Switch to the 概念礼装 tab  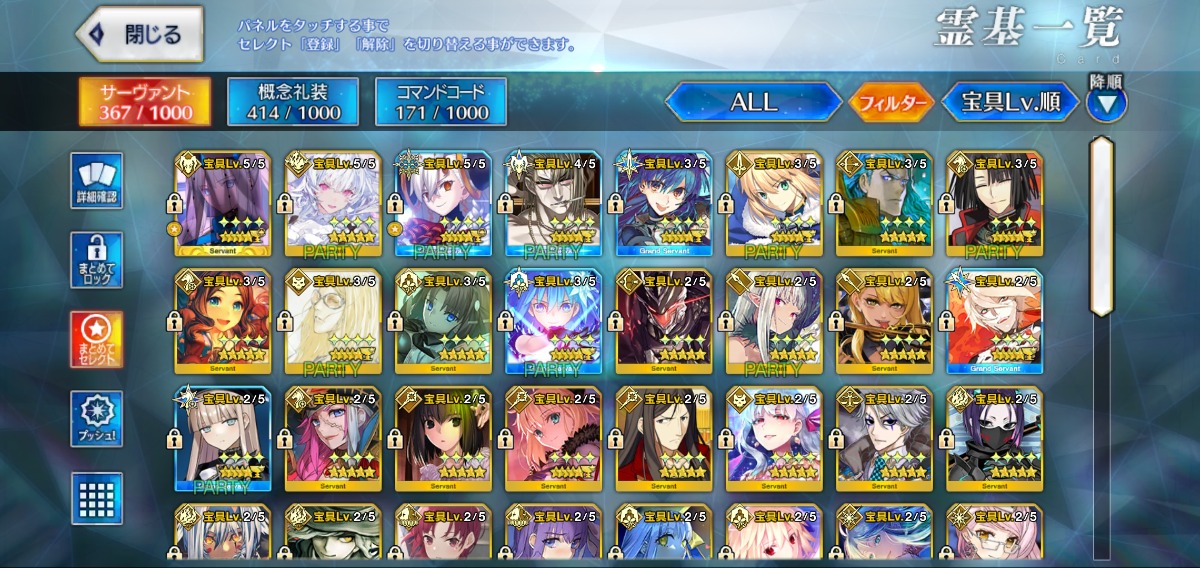(x=292, y=102)
